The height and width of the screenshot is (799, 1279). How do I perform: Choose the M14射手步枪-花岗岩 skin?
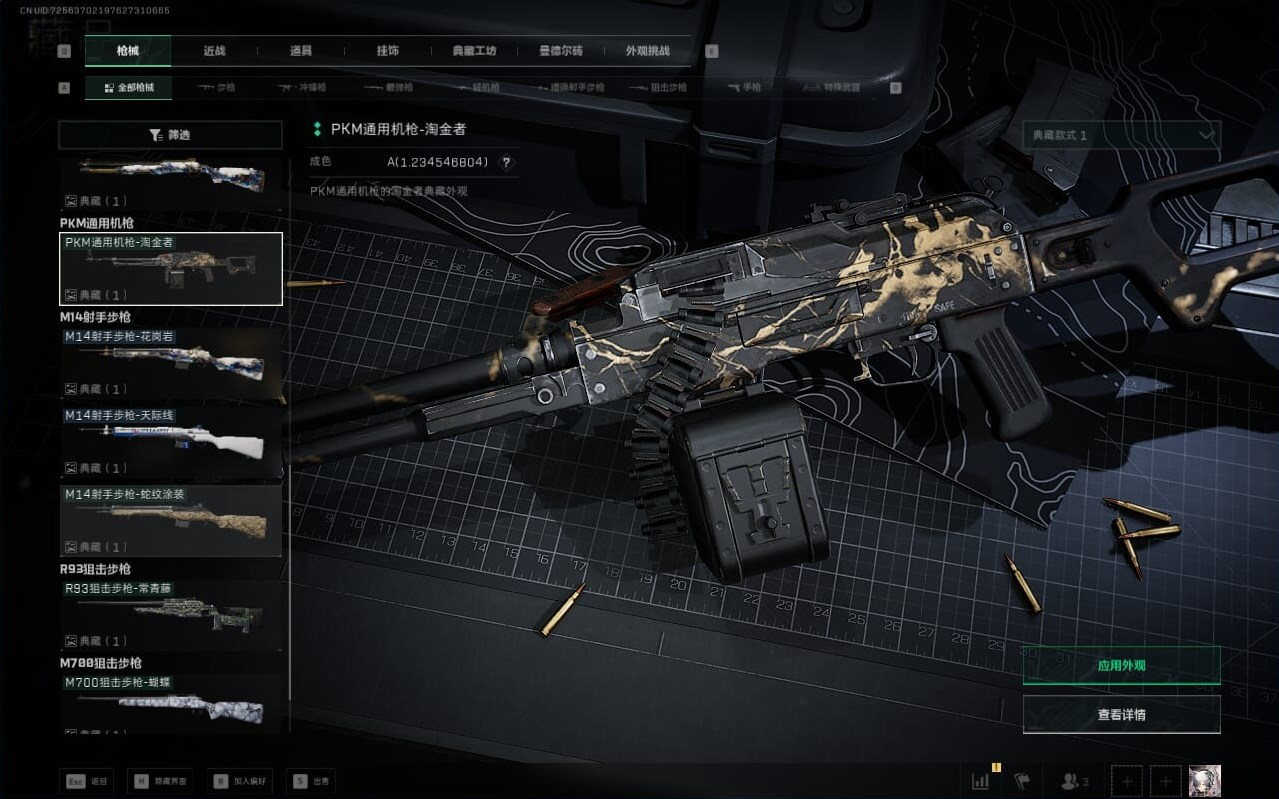pyautogui.click(x=171, y=363)
